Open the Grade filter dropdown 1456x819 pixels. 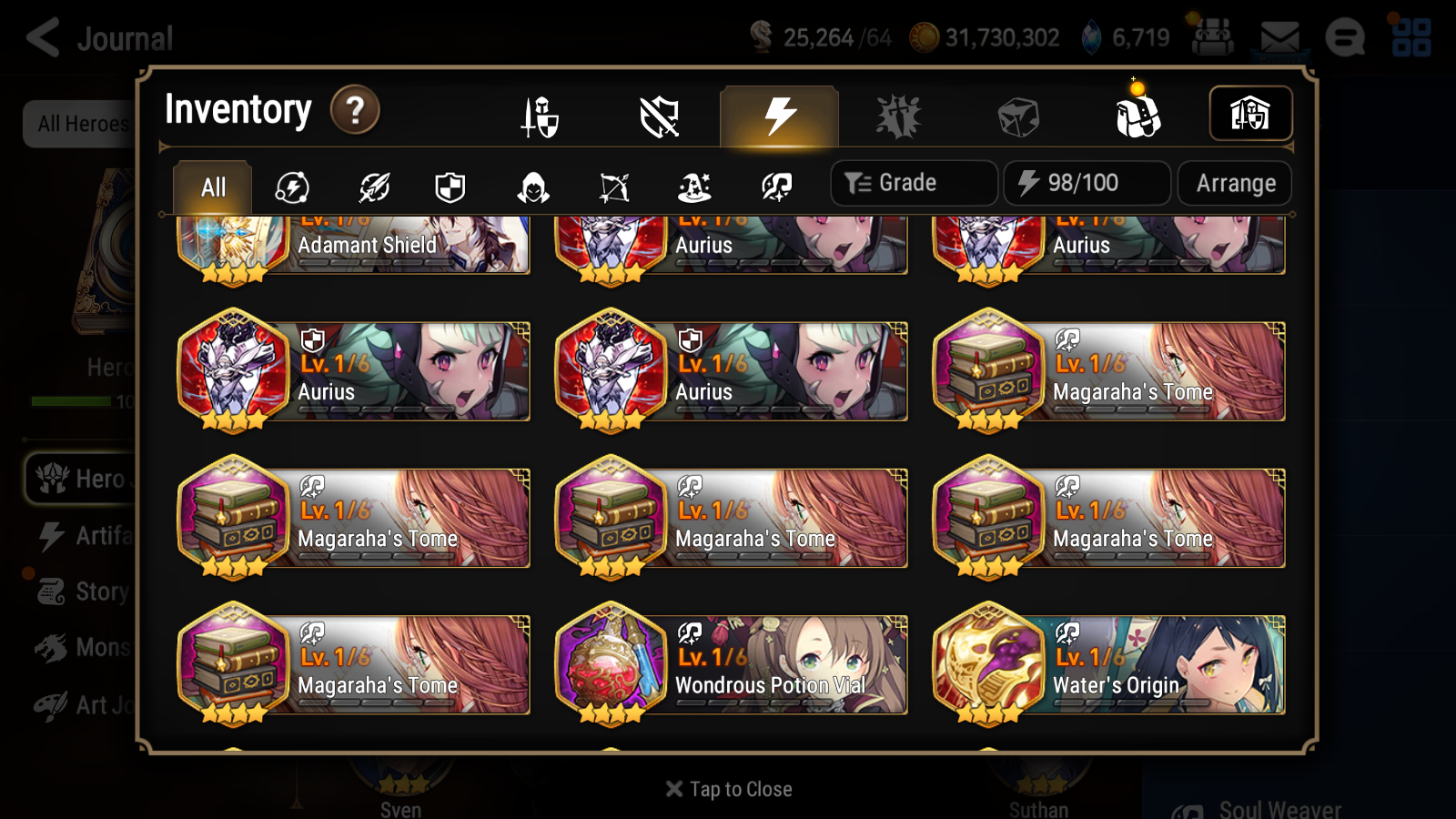pos(913,182)
